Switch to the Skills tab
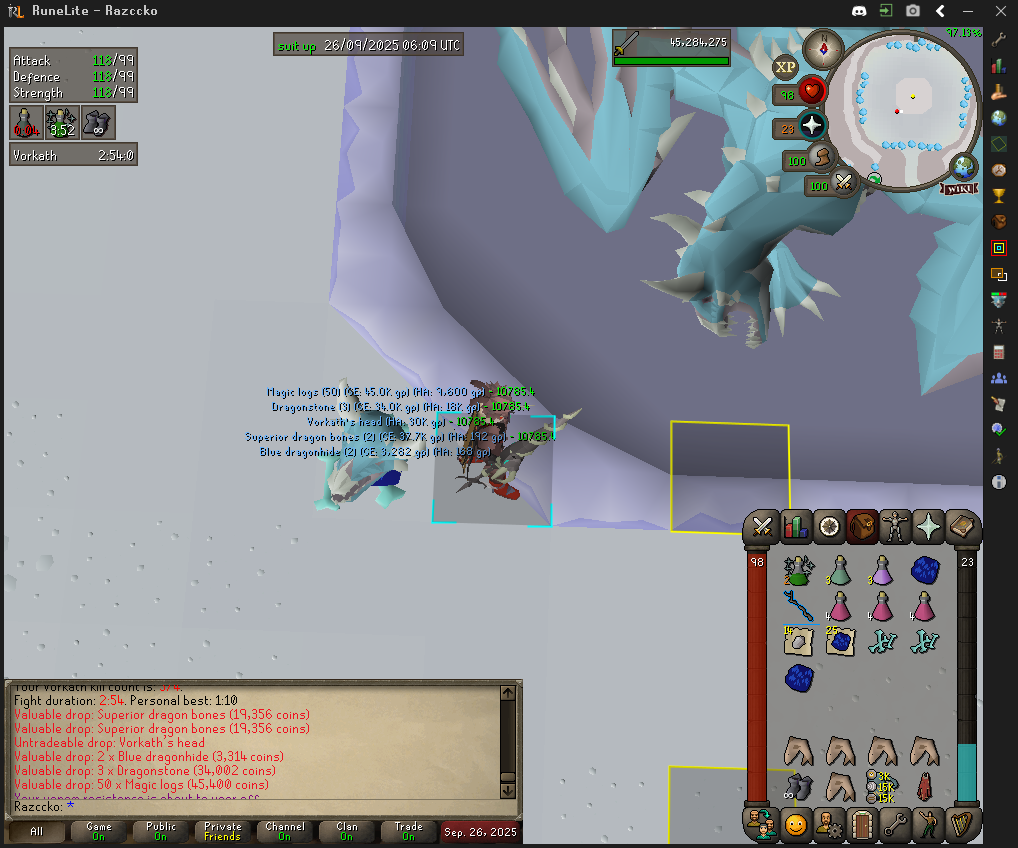1018x848 pixels. point(796,526)
